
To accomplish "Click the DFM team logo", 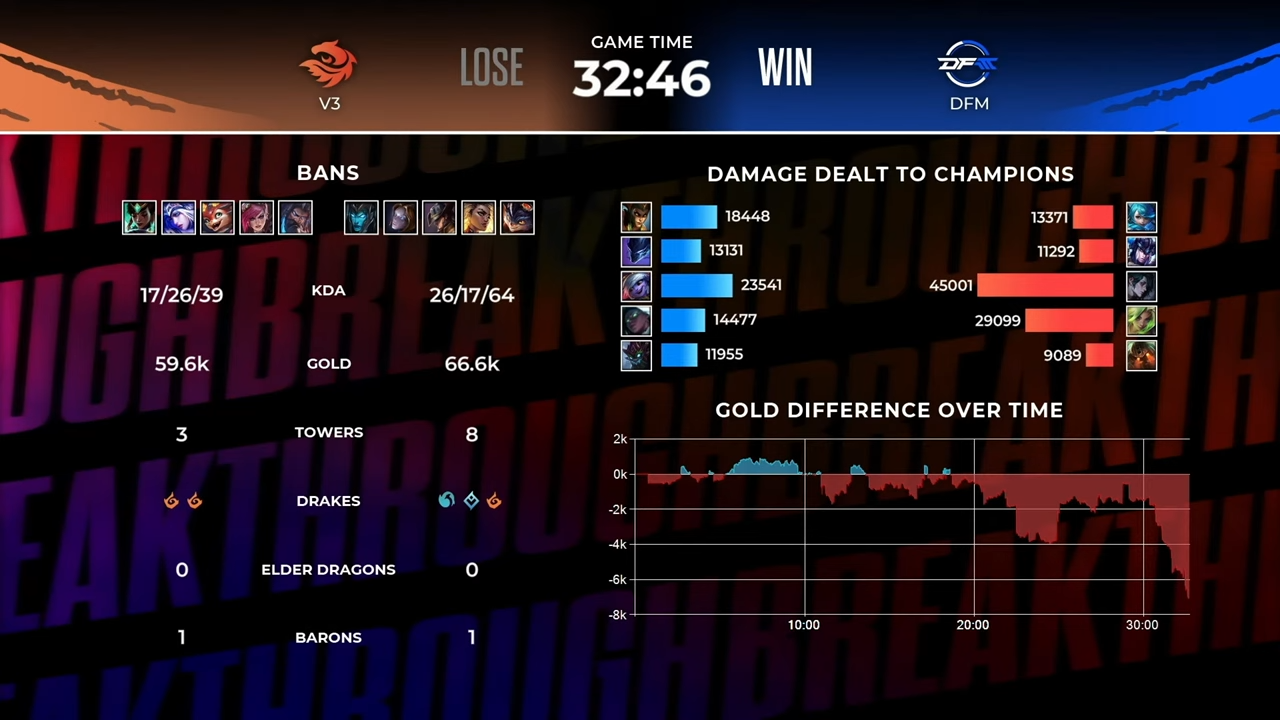I will coord(967,65).
